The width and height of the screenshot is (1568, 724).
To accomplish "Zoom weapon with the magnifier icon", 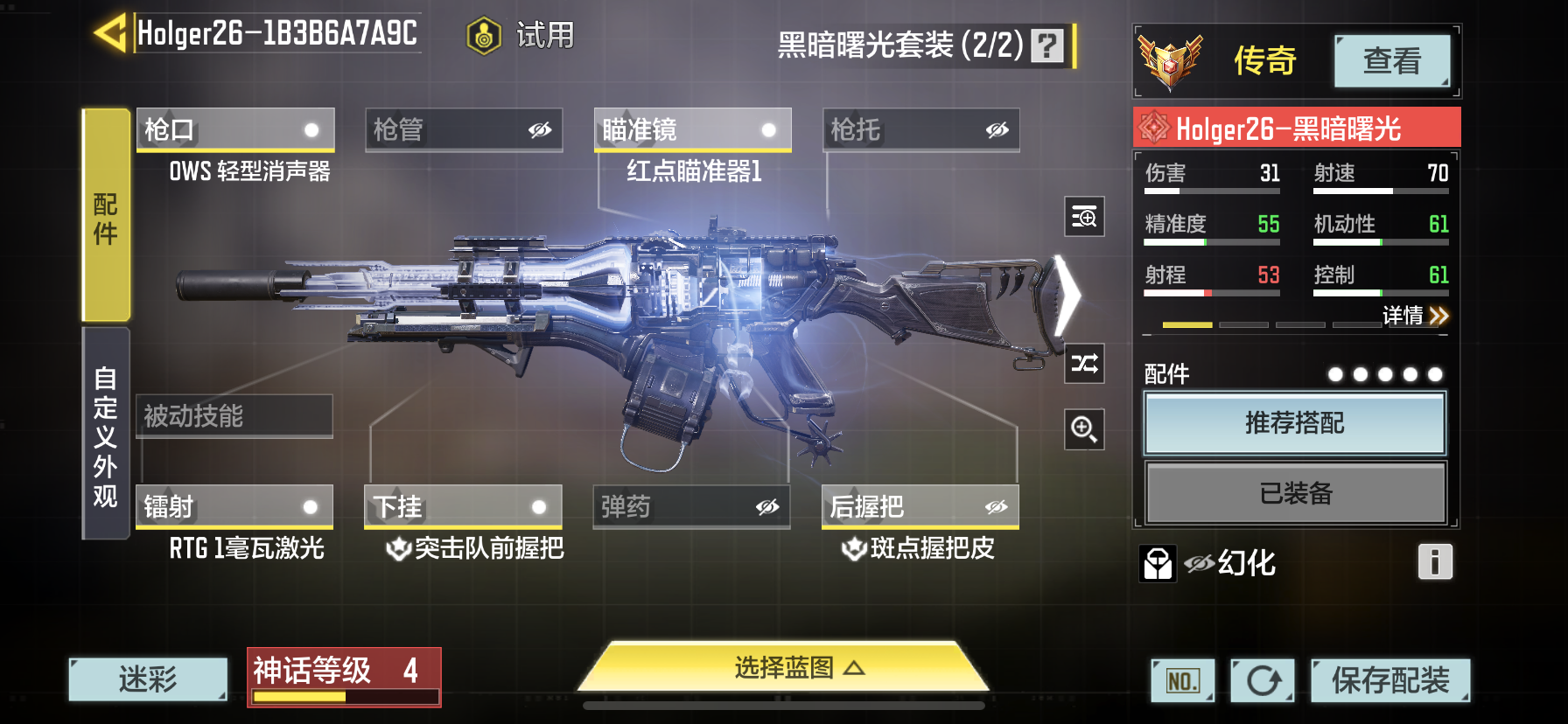I will point(1084,429).
